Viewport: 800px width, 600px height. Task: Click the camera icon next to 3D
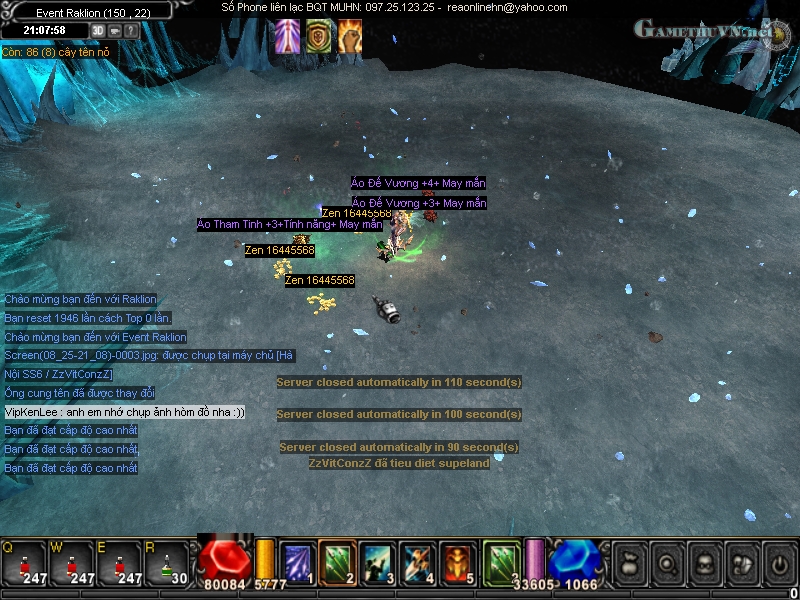(115, 30)
